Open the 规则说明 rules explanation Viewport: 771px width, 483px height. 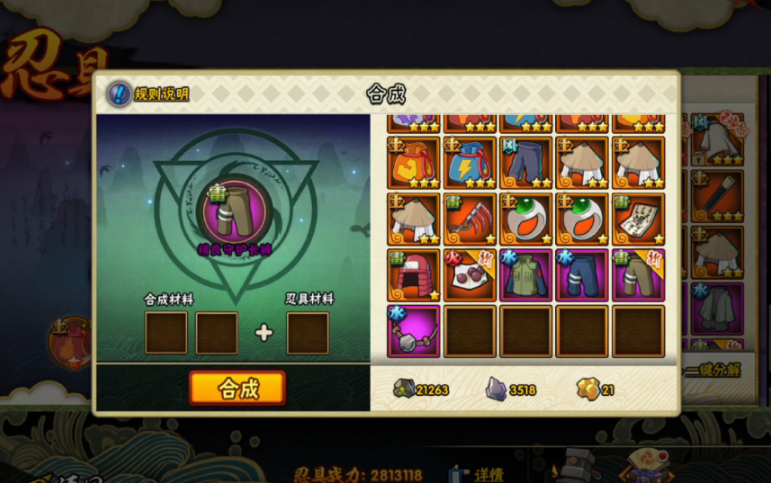pos(148,94)
